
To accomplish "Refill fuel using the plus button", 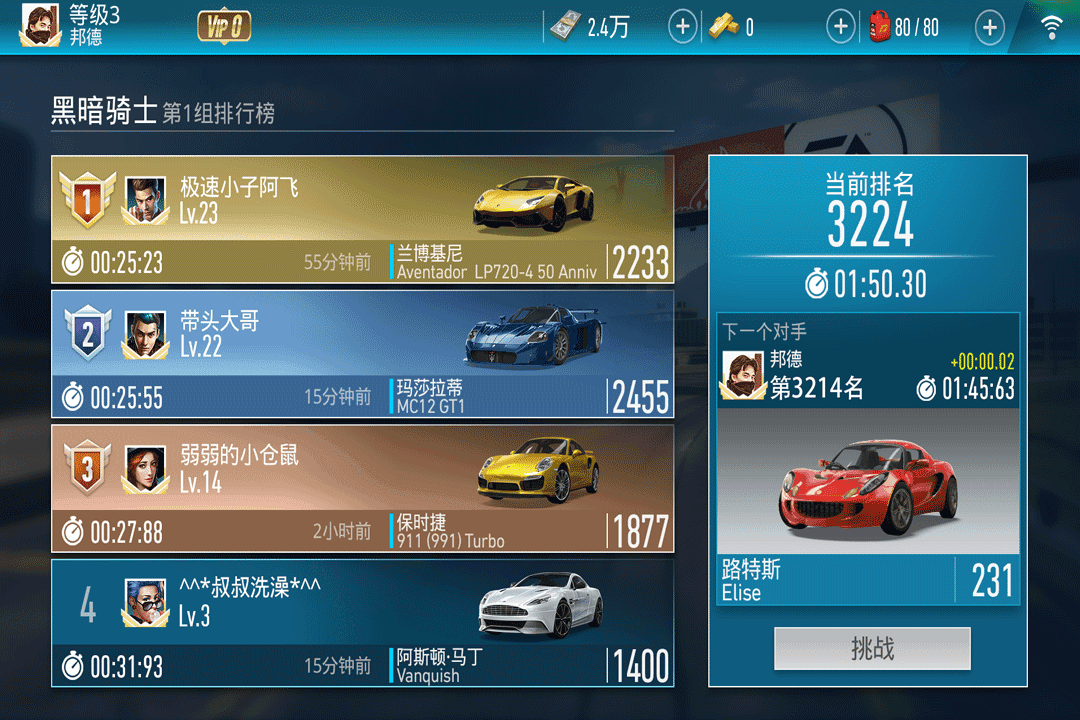I will [989, 27].
